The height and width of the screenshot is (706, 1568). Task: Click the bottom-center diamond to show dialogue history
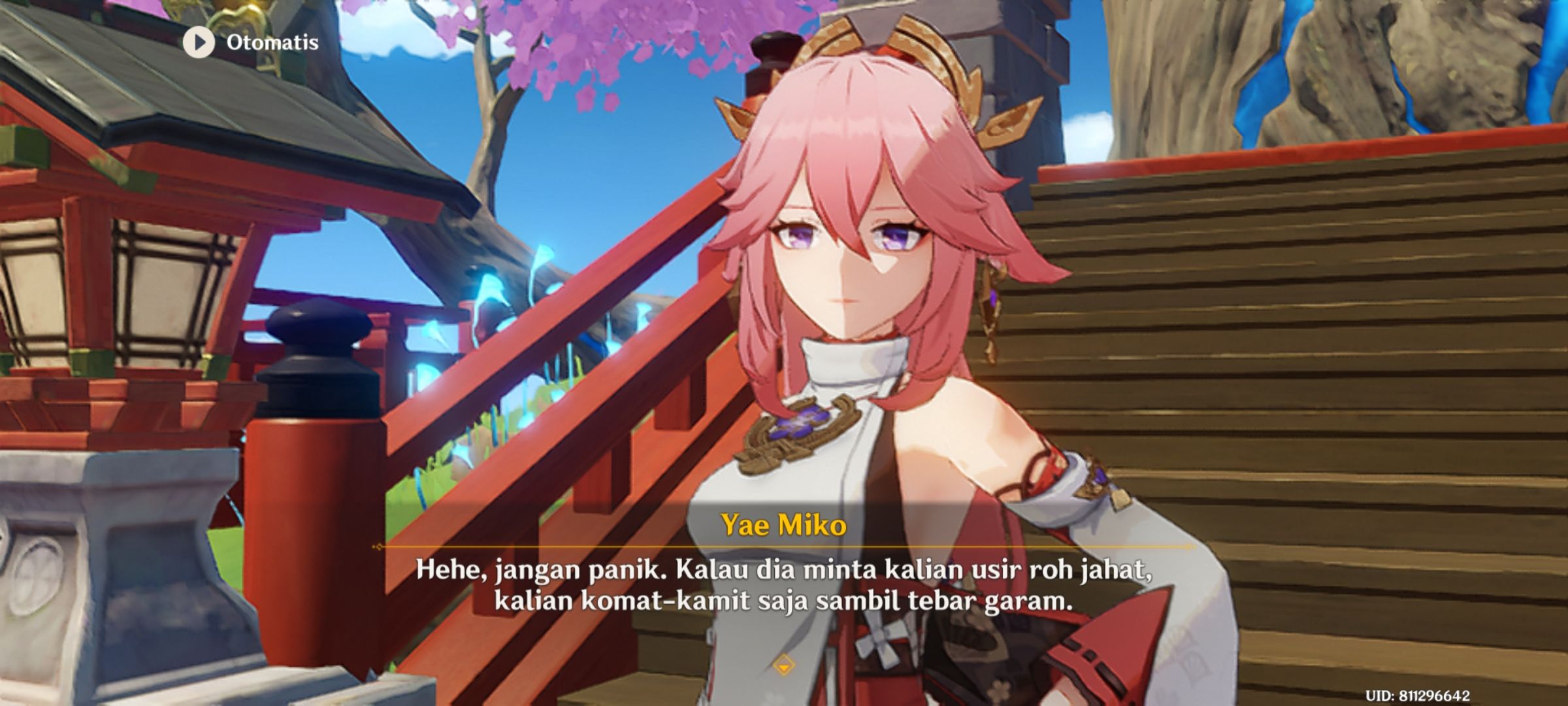[x=785, y=662]
